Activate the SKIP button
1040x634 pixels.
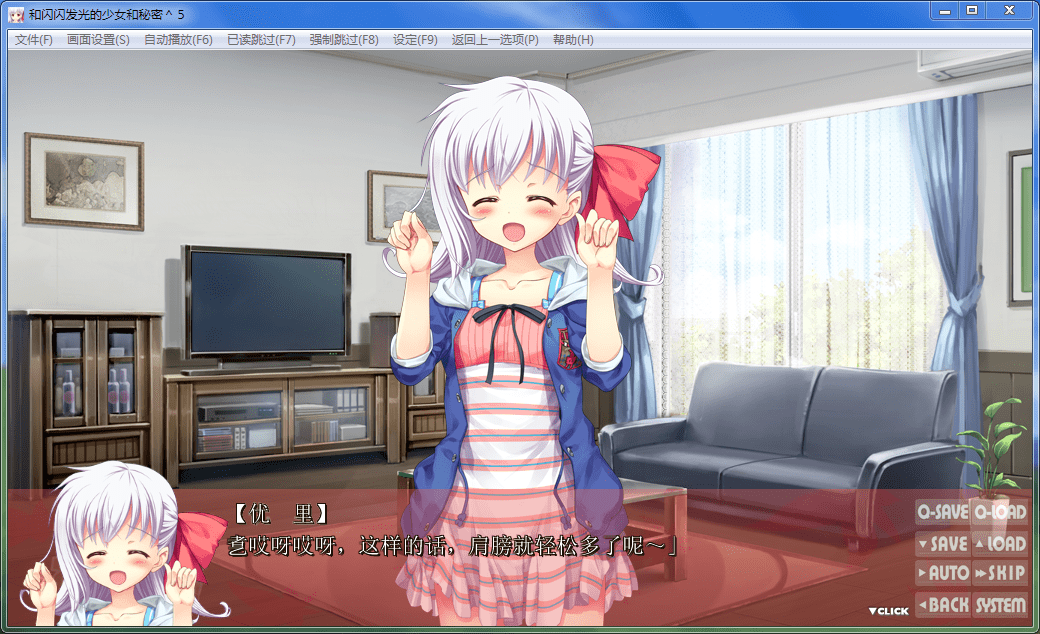[1000, 574]
